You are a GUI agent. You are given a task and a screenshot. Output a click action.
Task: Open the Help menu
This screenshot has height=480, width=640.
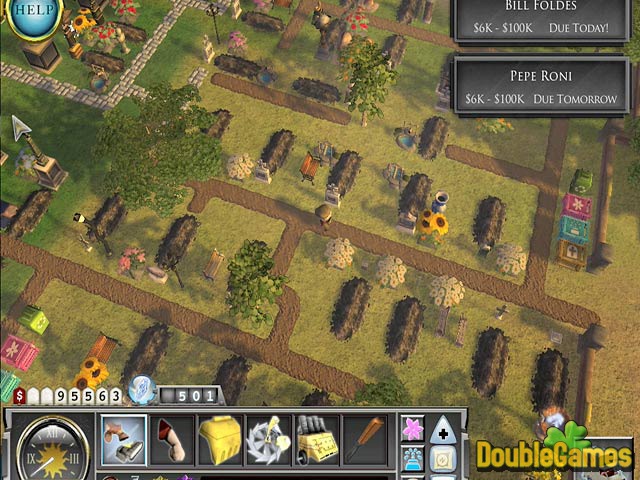32,13
